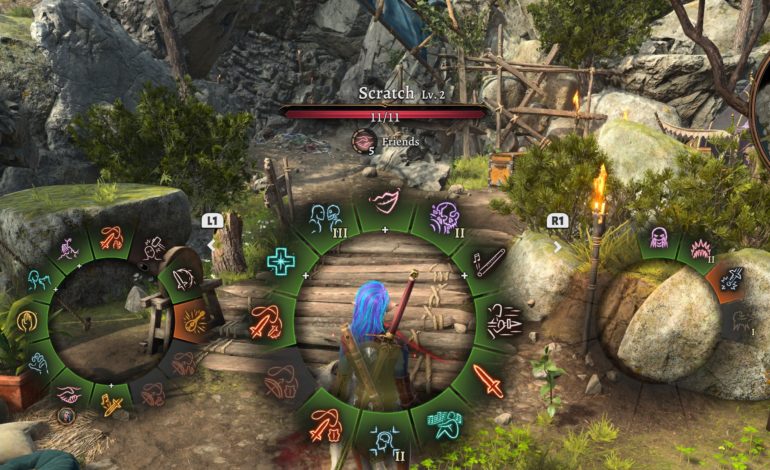Select the pink handshake icon
Screen dimensions: 770x470
coord(68,395)
